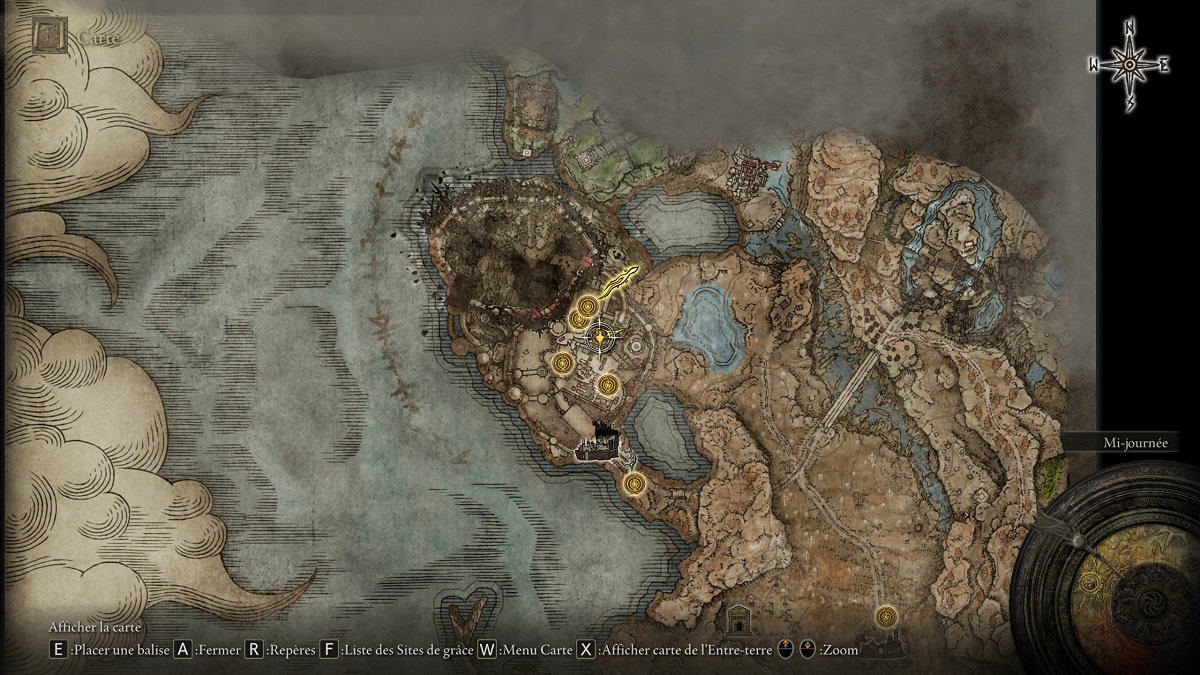Select the site of grace above the ruins icon
1200x675 pixels.
click(886, 615)
